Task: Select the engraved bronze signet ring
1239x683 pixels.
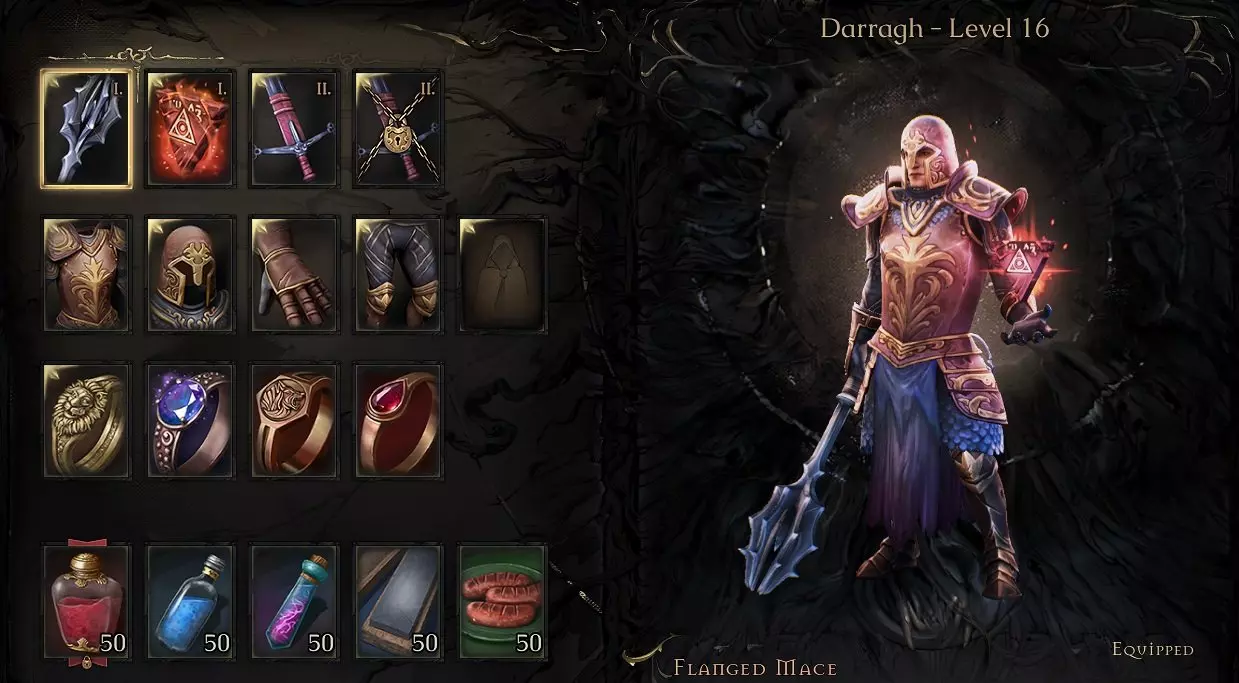Action: coord(294,420)
